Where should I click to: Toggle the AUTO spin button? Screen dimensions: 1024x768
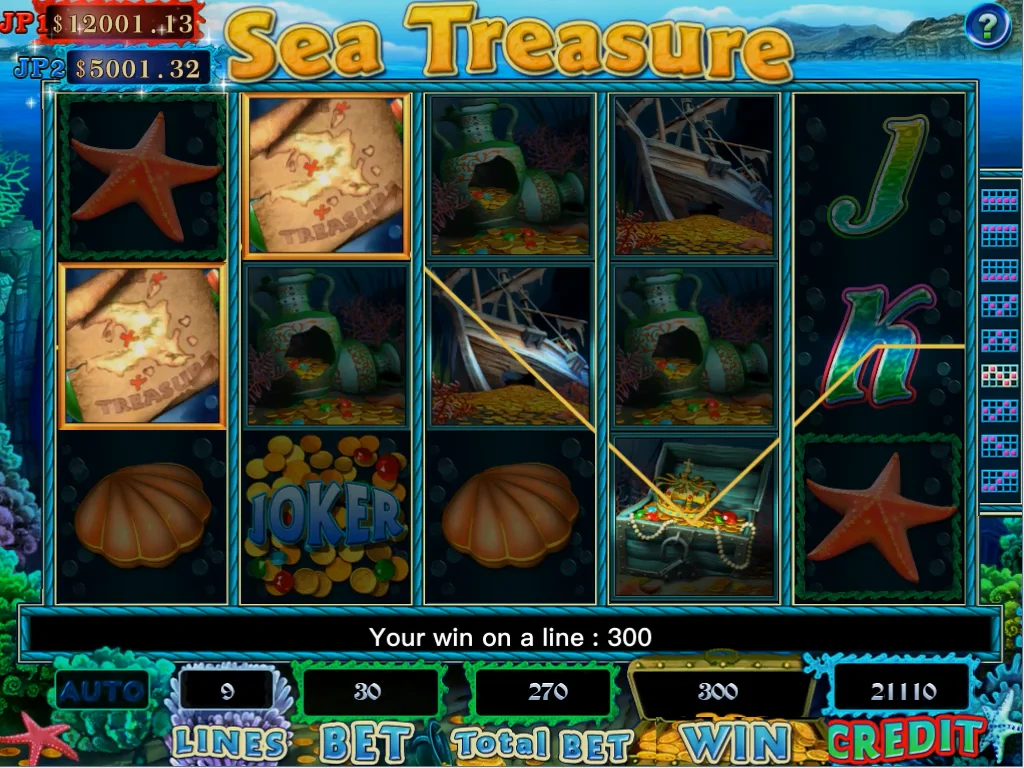(x=102, y=690)
